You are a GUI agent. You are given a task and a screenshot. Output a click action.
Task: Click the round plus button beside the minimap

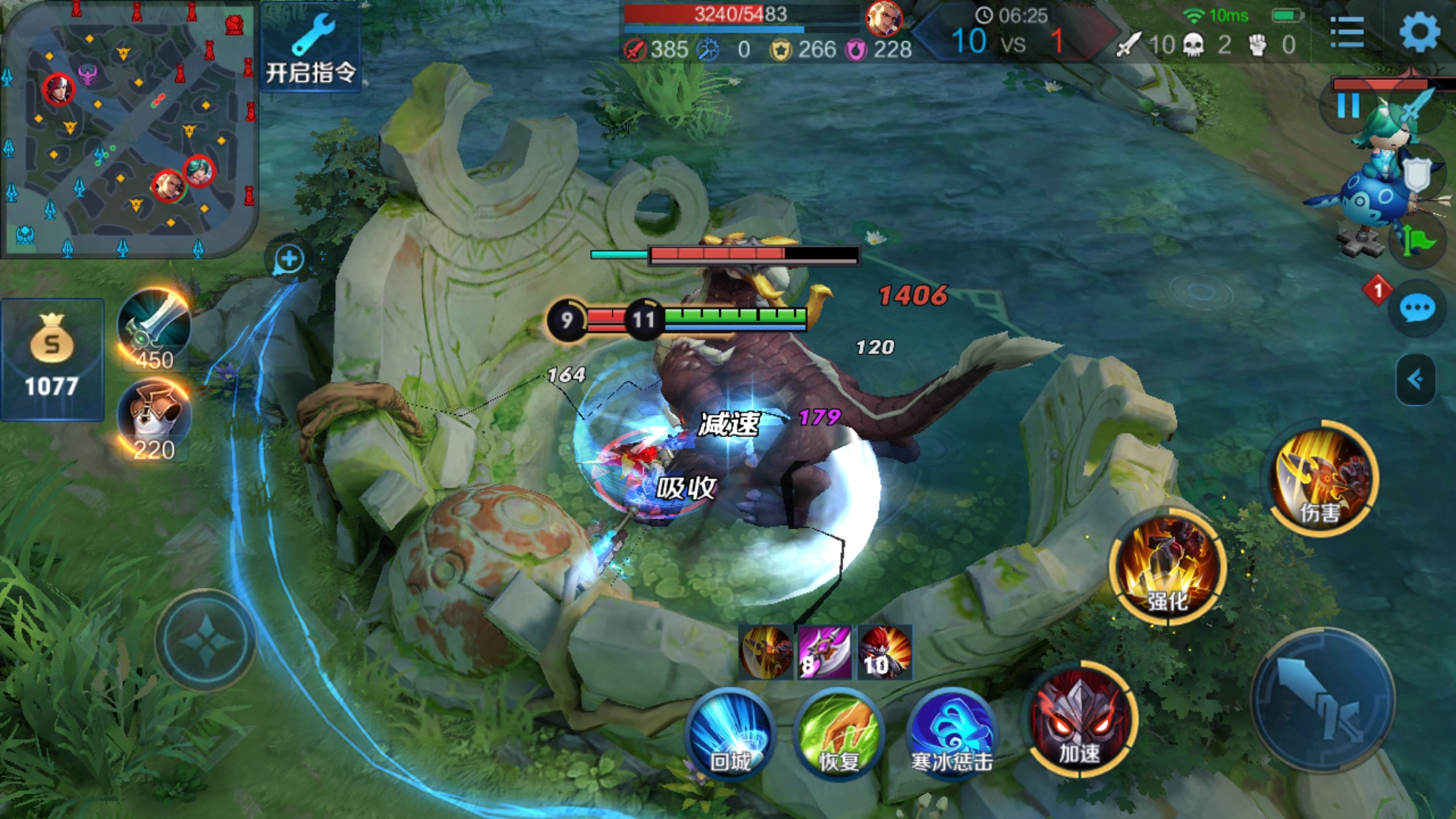(x=289, y=259)
